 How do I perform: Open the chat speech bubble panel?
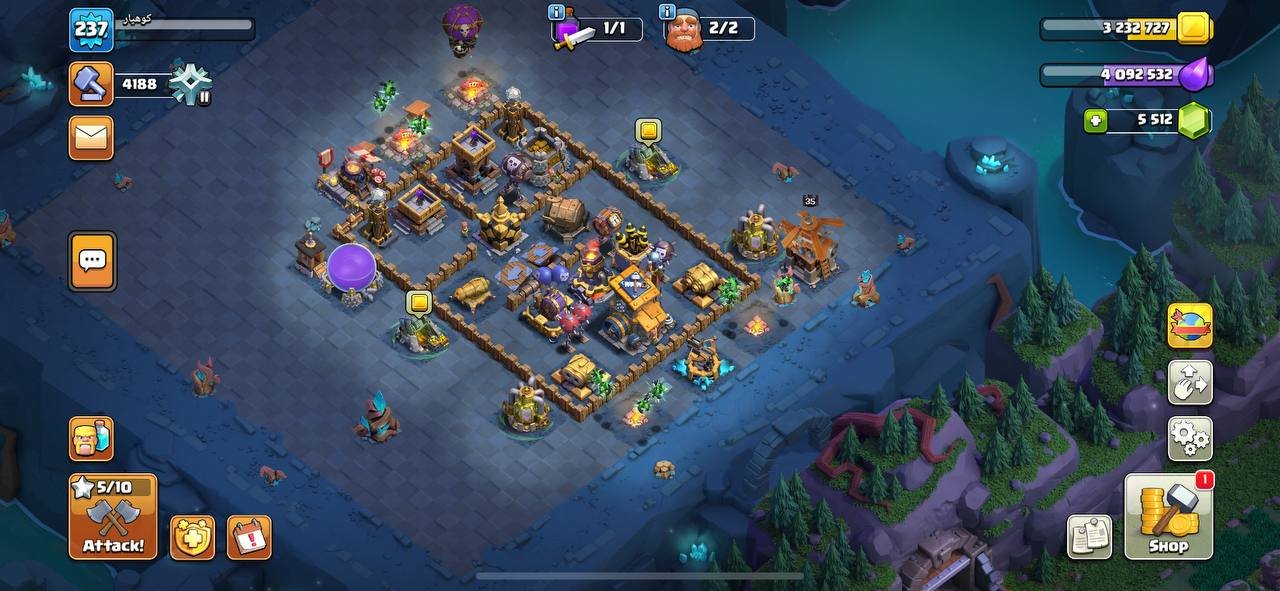[92, 261]
